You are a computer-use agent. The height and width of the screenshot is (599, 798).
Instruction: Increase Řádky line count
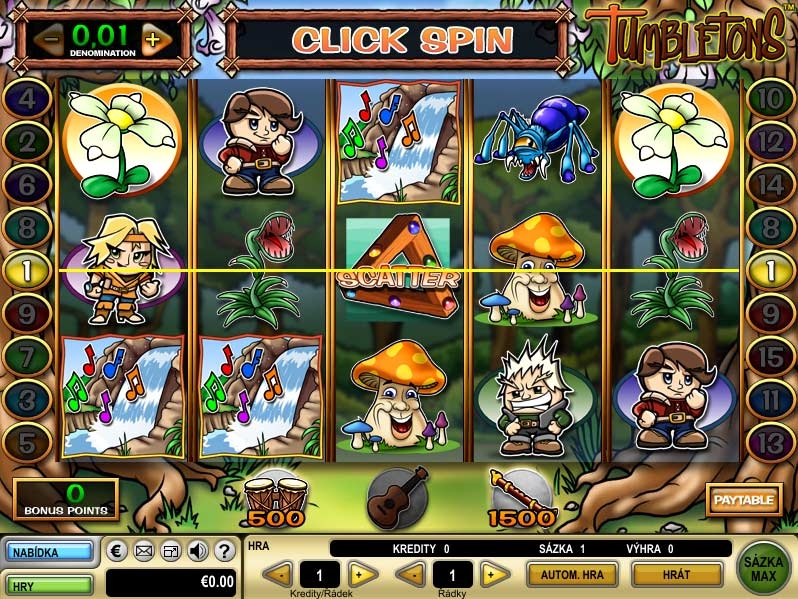pos(494,575)
